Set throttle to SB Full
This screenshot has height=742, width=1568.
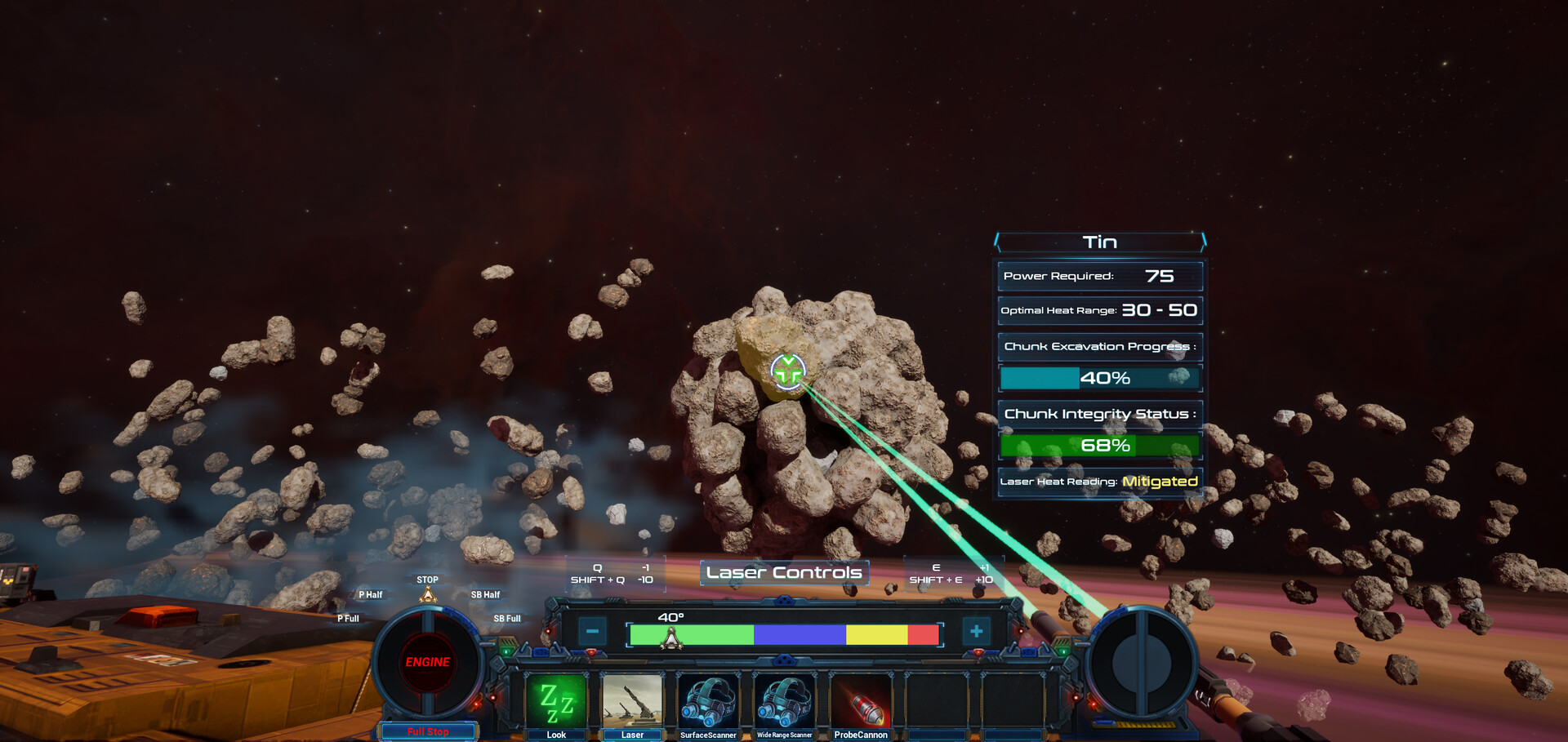click(x=506, y=619)
